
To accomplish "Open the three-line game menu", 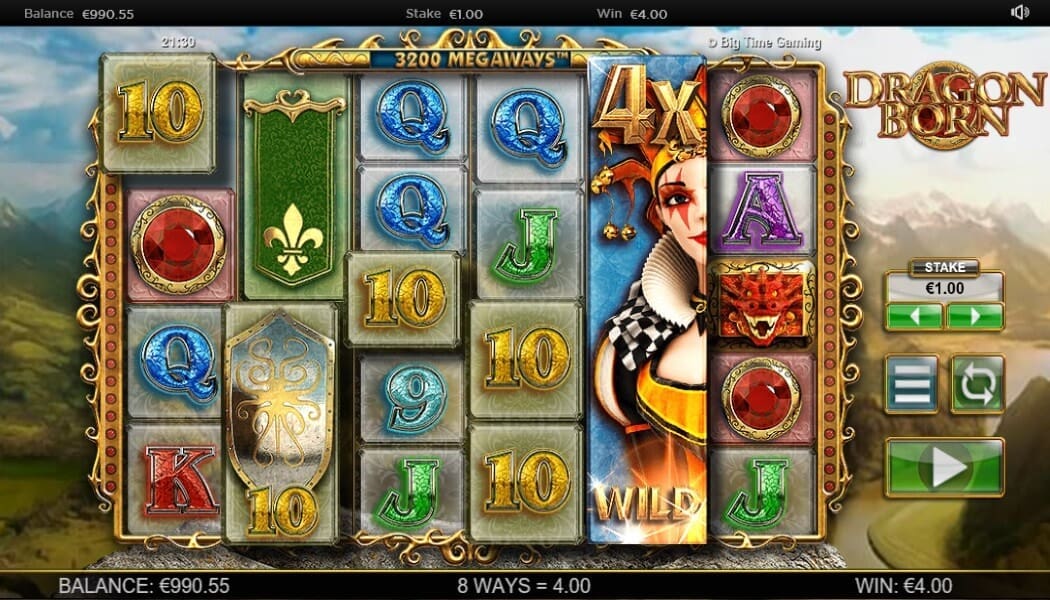I will click(912, 384).
